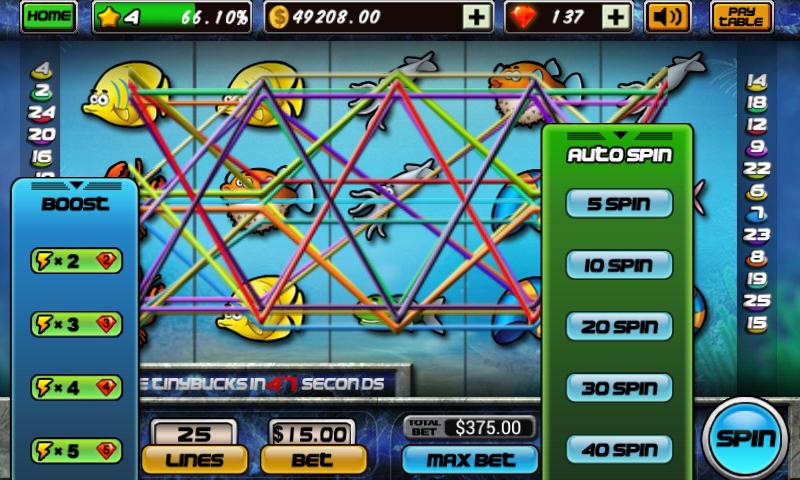800x480 pixels.
Task: Collapse the Auto Spin panel header
Action: [618, 135]
